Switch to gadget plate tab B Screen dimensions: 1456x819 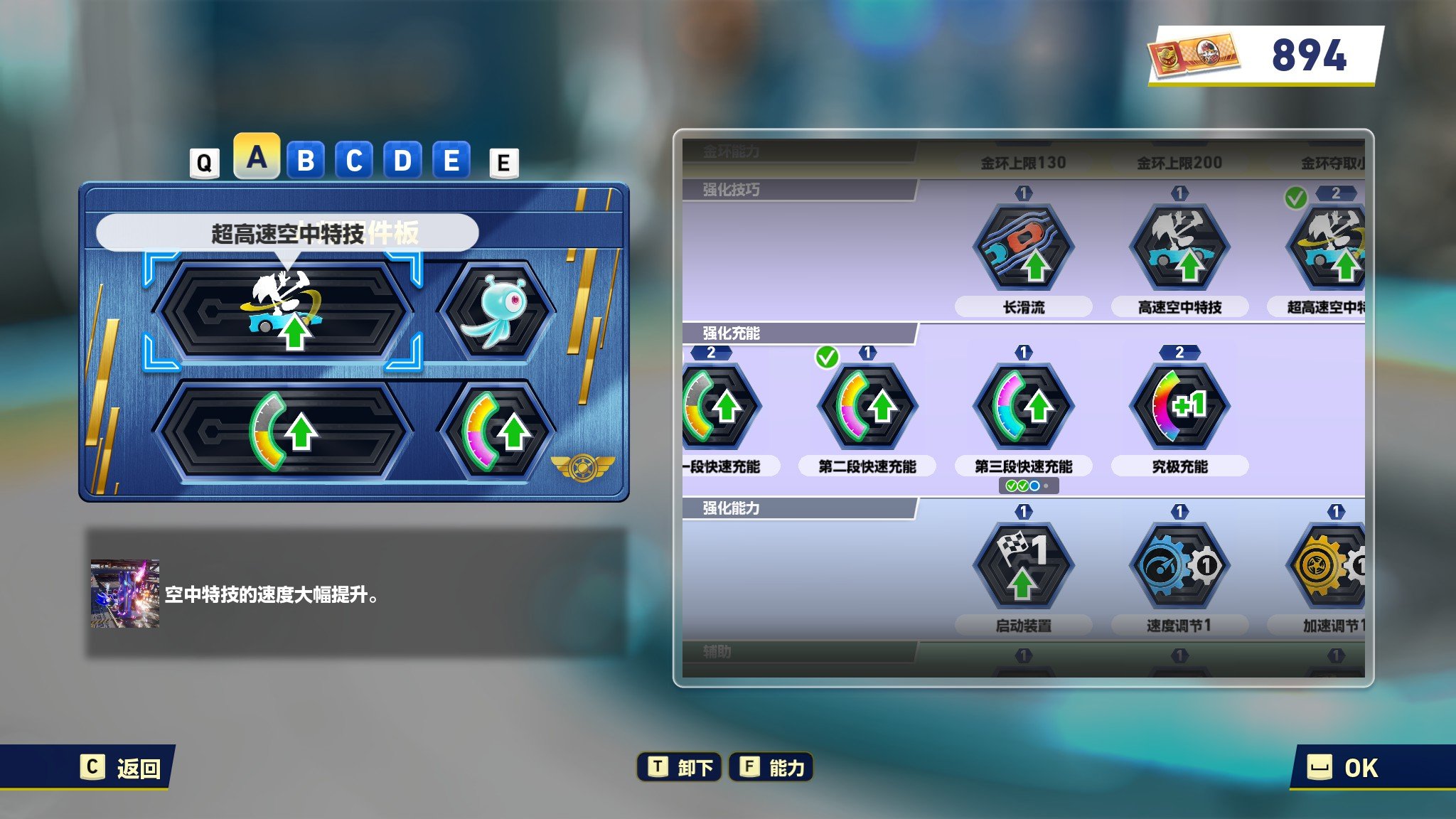306,161
